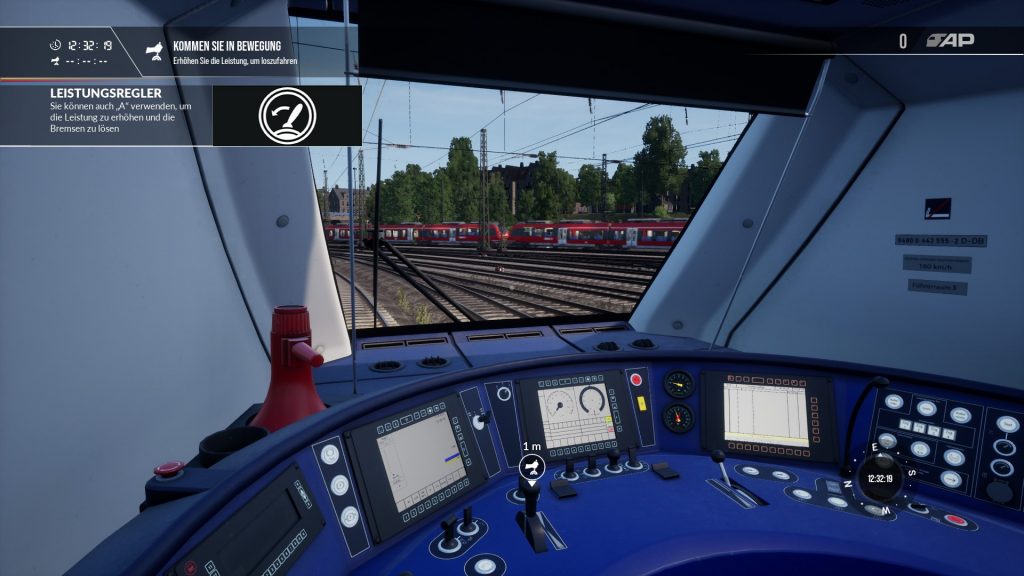
Task: Click the throttle objective marker above the lever
Action: point(532,466)
